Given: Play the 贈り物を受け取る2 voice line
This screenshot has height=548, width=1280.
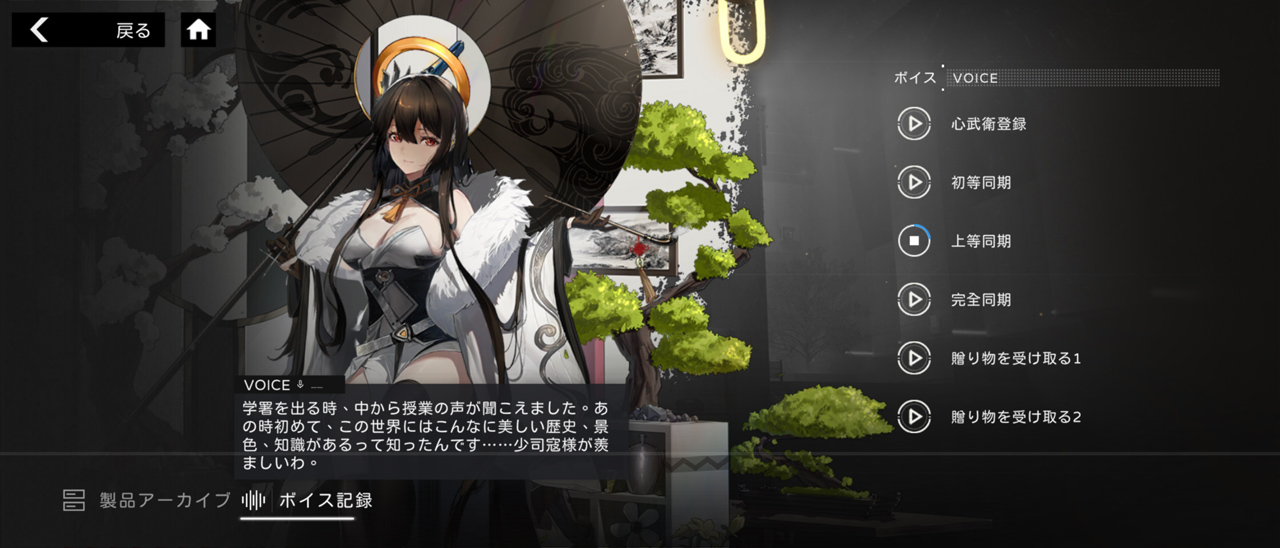Looking at the screenshot, I should tap(914, 417).
